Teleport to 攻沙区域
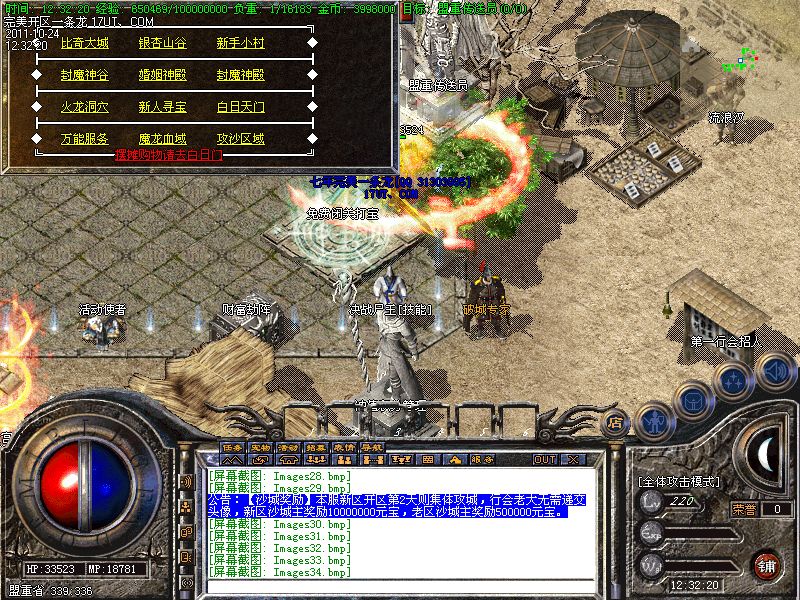Screen dimensions: 800x600 tap(241, 139)
